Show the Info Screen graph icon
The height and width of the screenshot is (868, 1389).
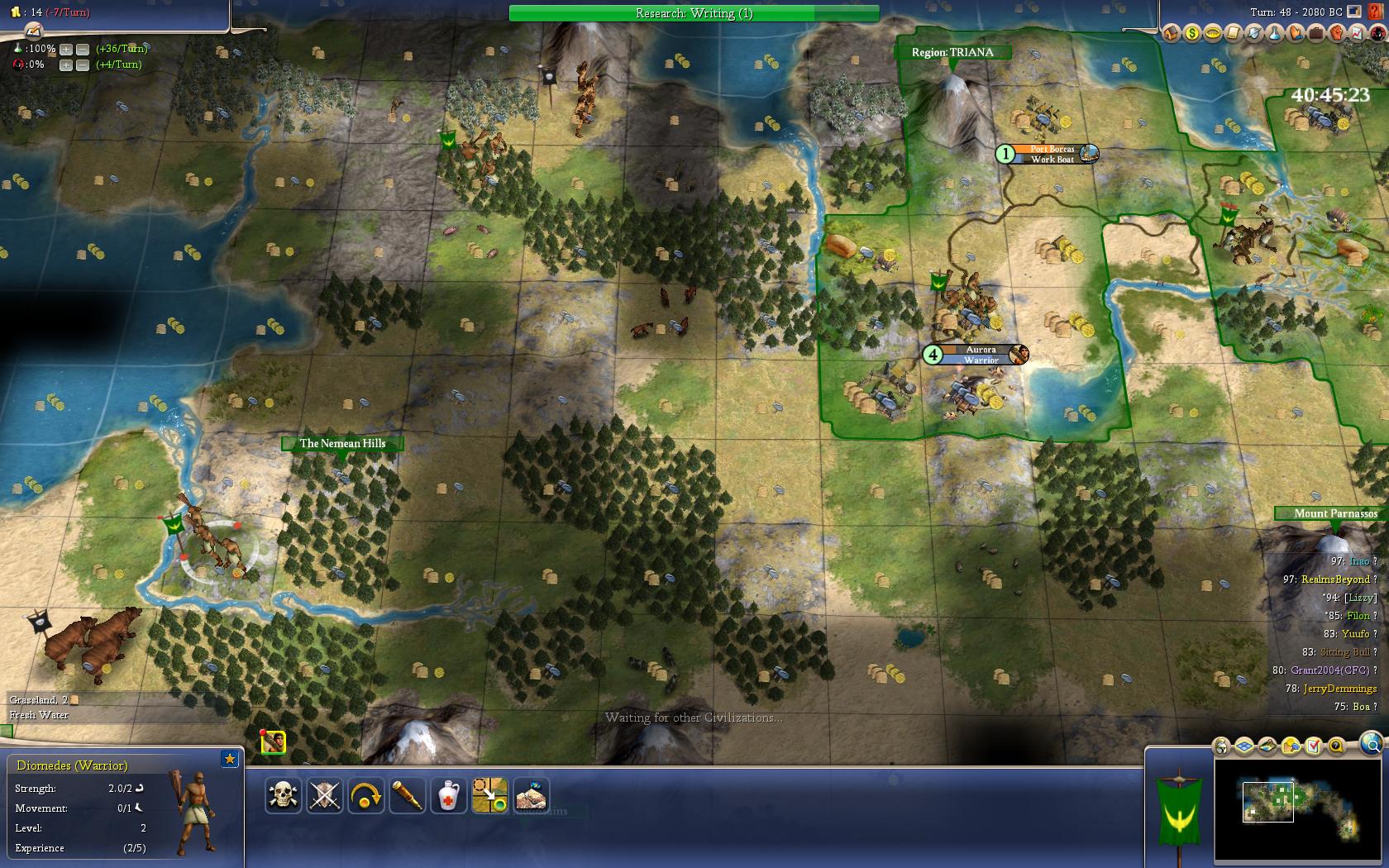pyautogui.click(x=1357, y=33)
